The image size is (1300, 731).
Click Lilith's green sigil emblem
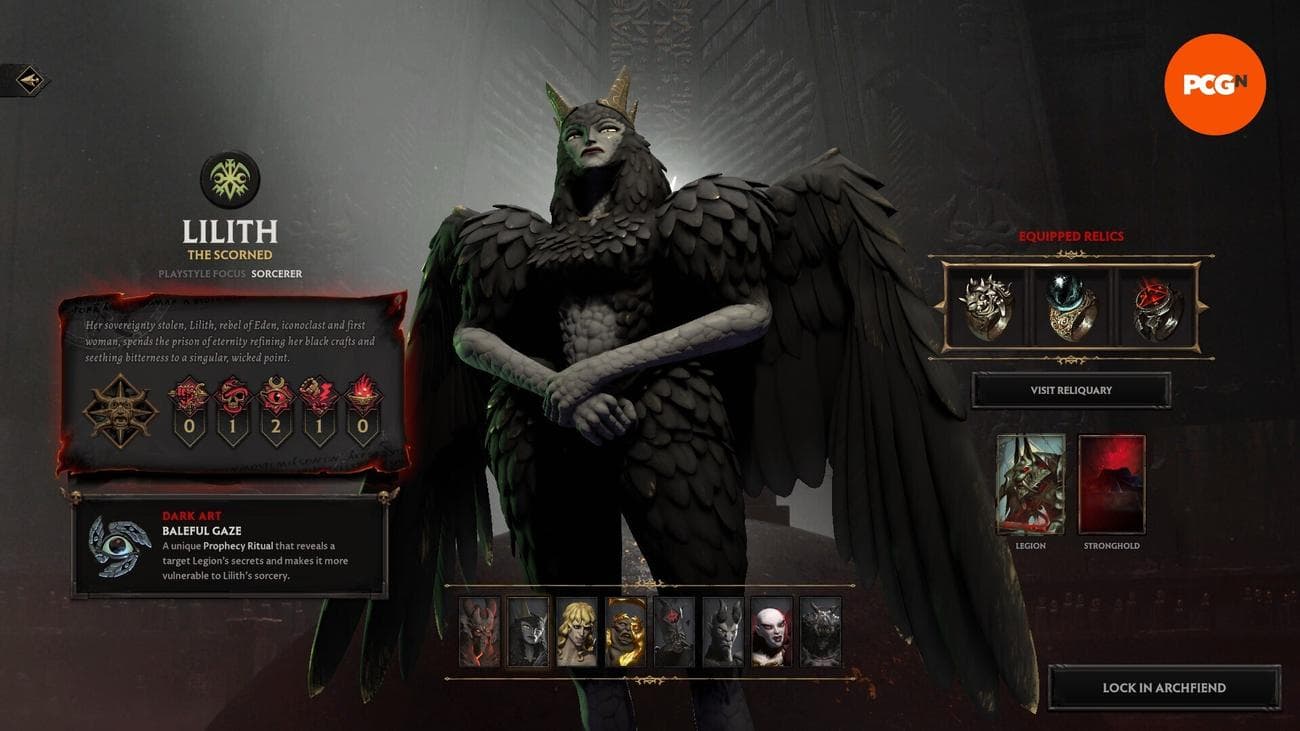tap(230, 180)
